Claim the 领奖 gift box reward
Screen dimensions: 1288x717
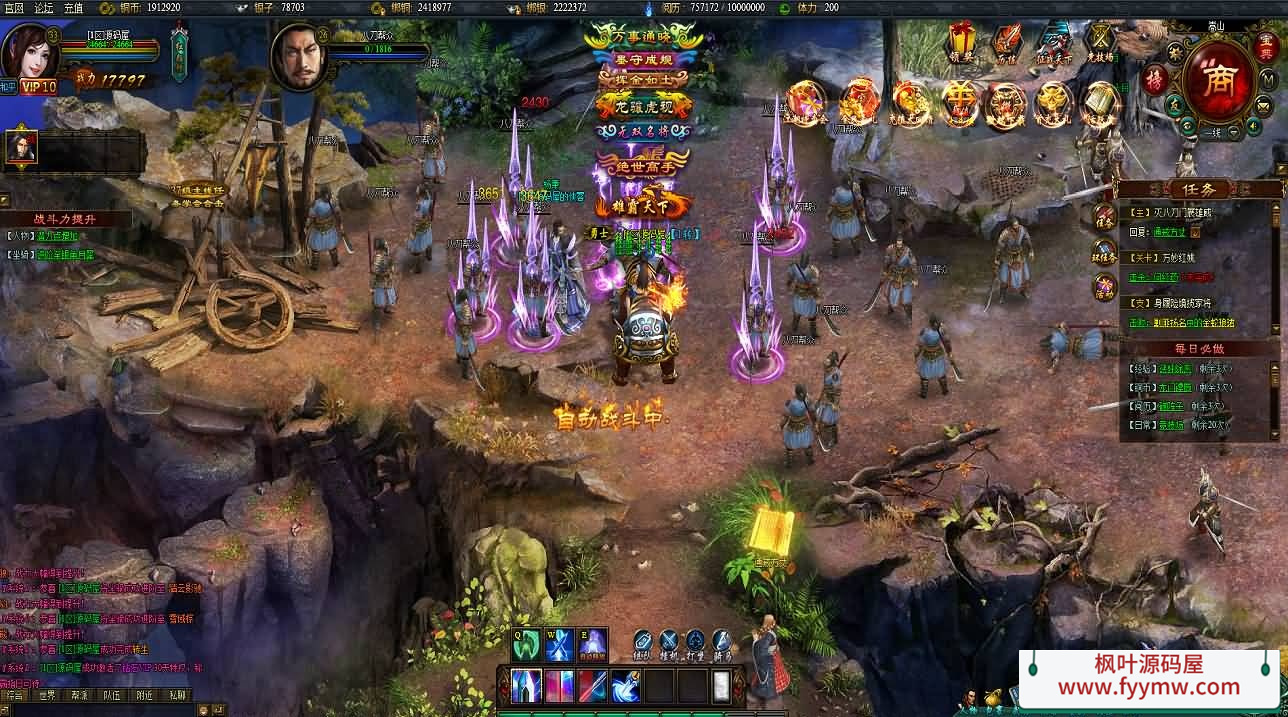pos(963,43)
